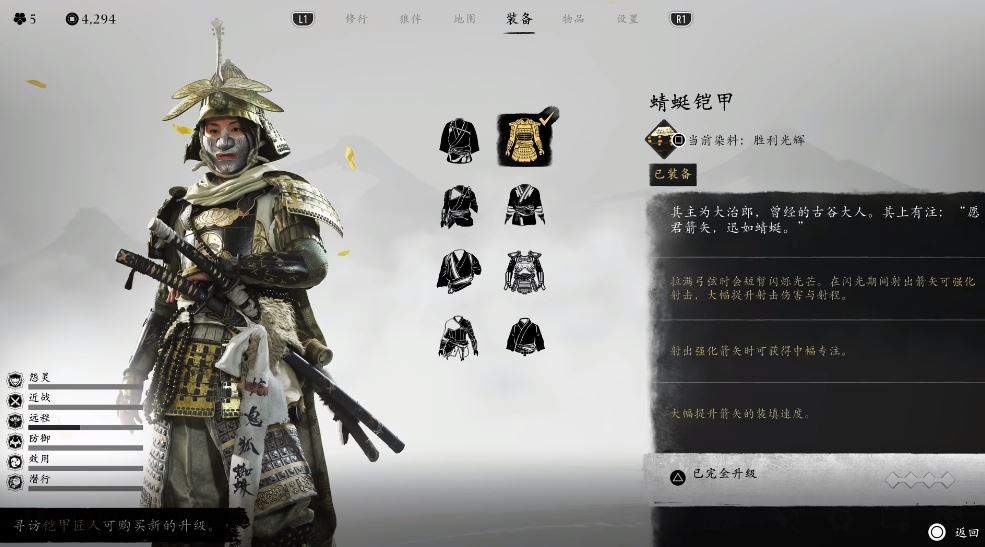Click the 胜利光辉 dye icon
The width and height of the screenshot is (985, 547).
coord(661,139)
